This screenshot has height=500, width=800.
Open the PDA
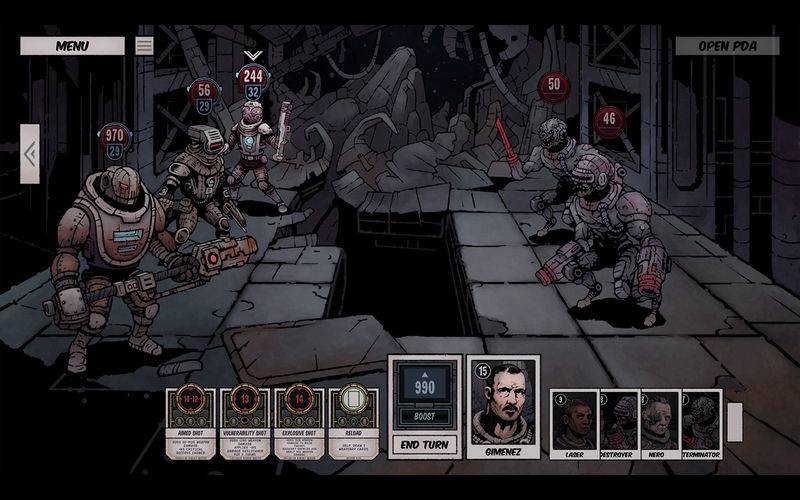click(x=727, y=46)
